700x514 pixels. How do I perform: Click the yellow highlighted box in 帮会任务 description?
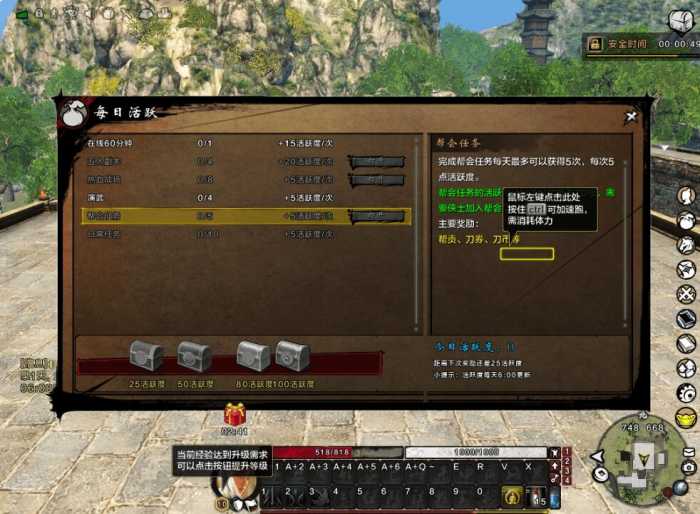tap(527, 254)
